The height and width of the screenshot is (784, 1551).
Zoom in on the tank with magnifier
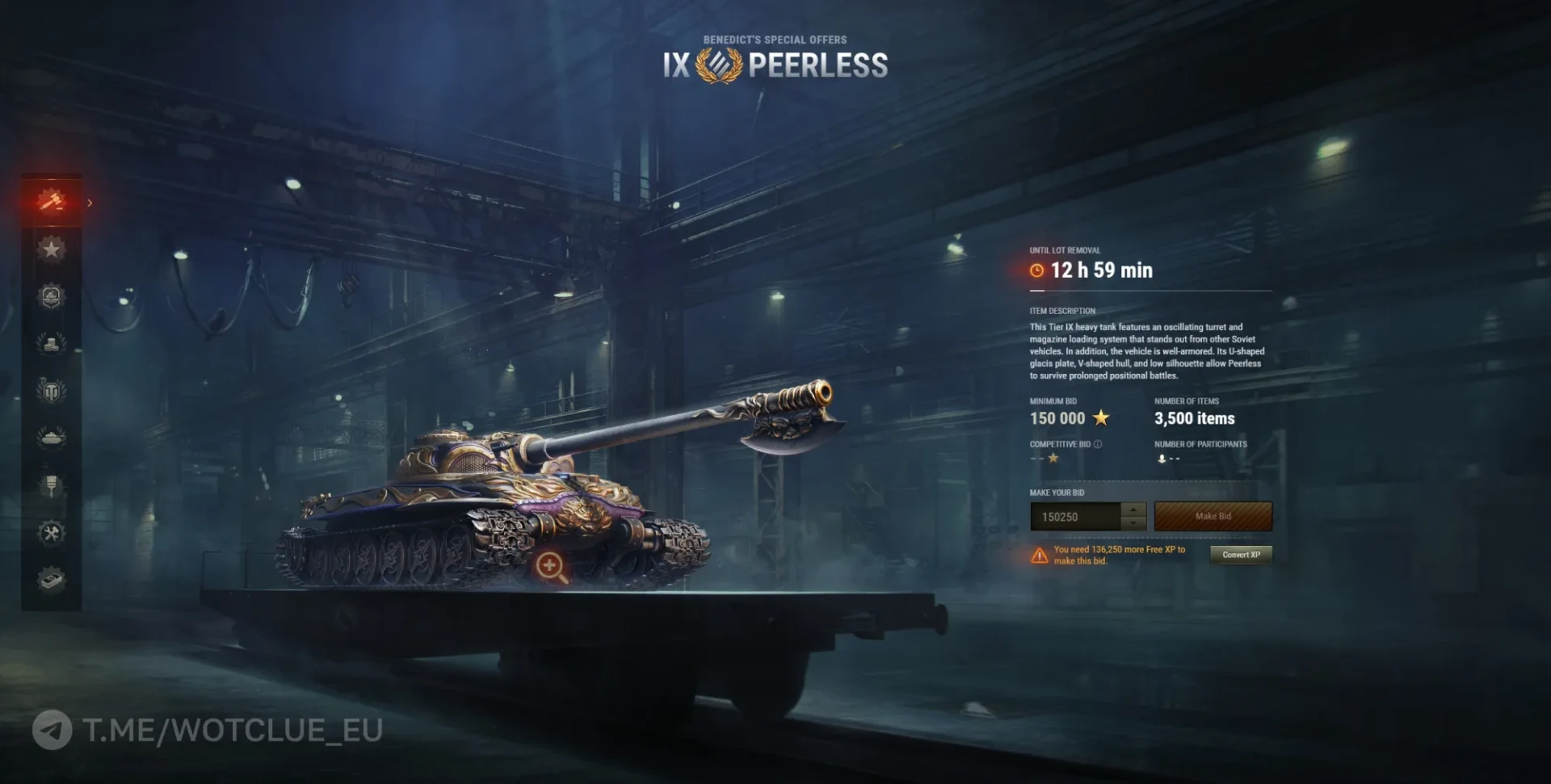pyautogui.click(x=551, y=566)
